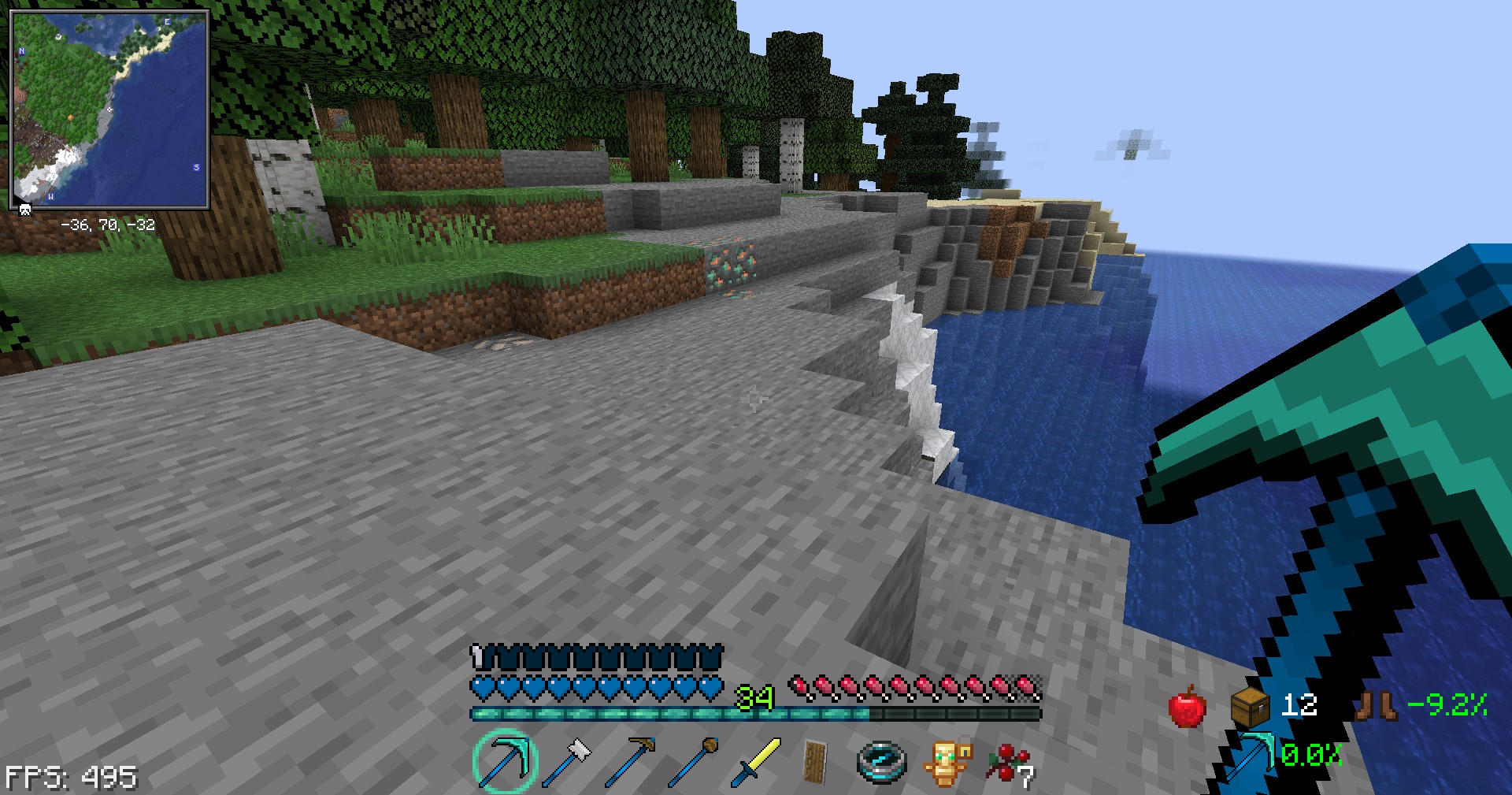The image size is (1512, 795).
Task: Click the leather boots status icon
Action: point(1377,705)
